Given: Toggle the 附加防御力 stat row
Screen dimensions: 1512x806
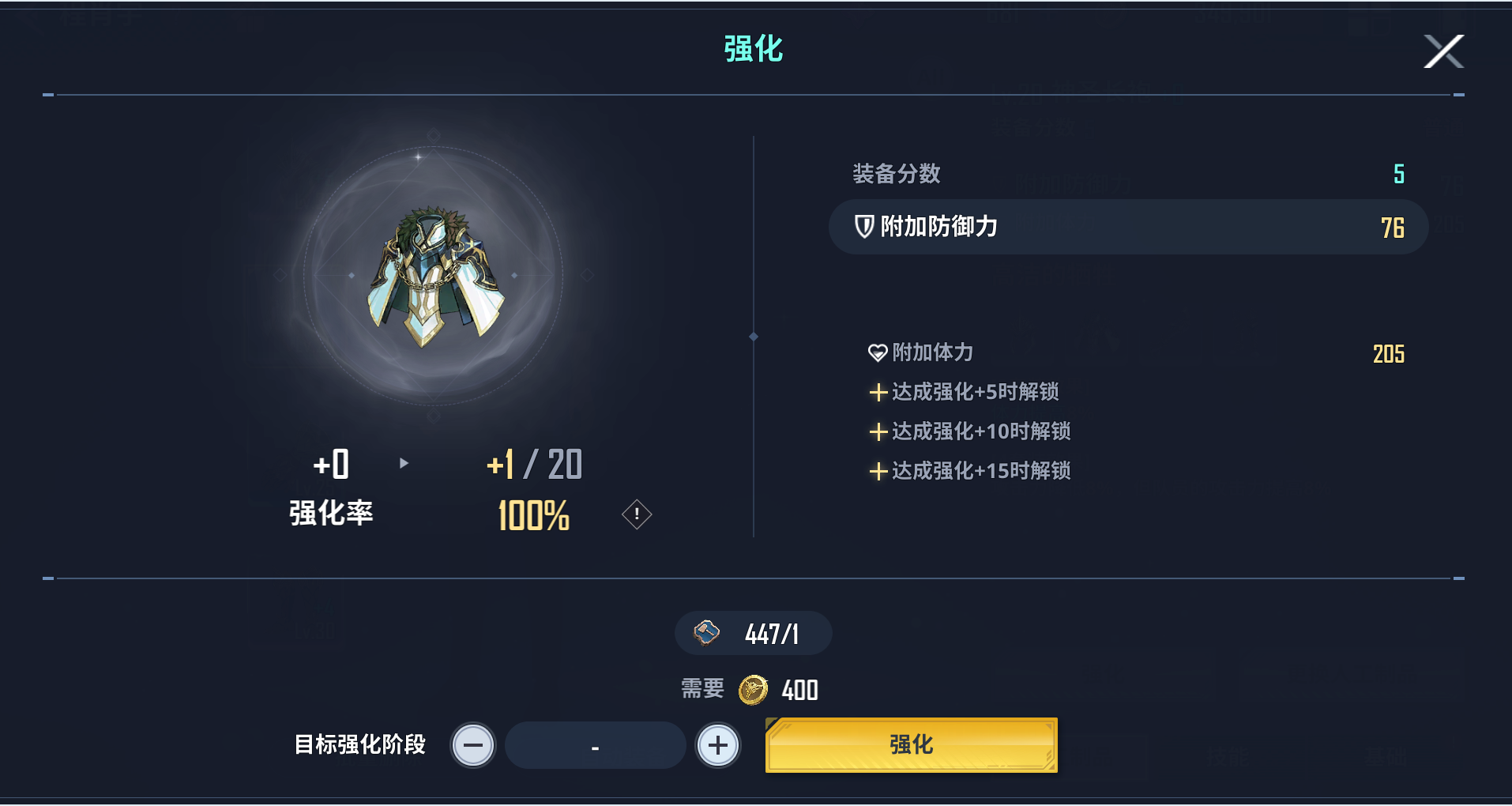Looking at the screenshot, I should (1127, 228).
